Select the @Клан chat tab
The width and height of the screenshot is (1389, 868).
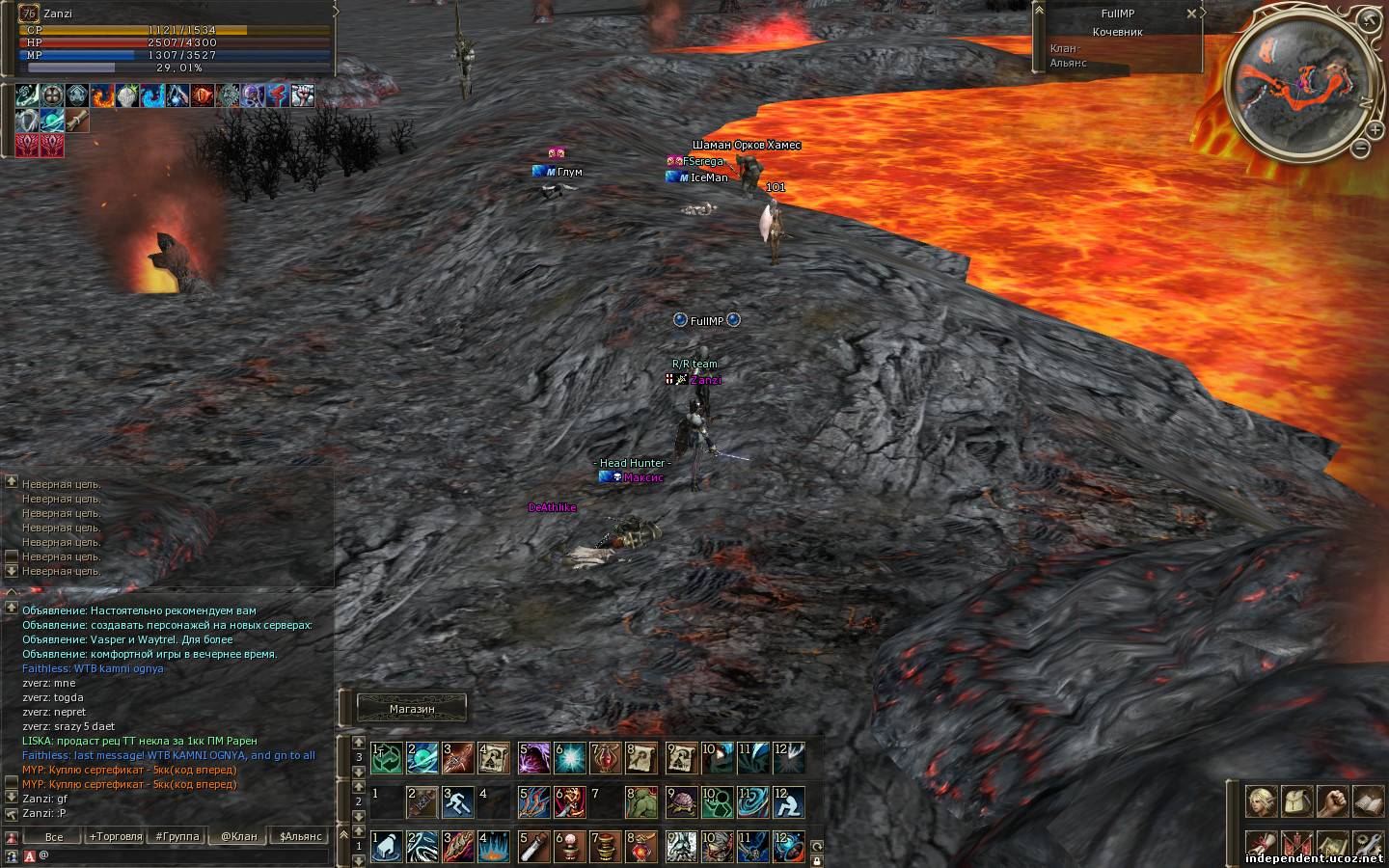pyautogui.click(x=238, y=836)
